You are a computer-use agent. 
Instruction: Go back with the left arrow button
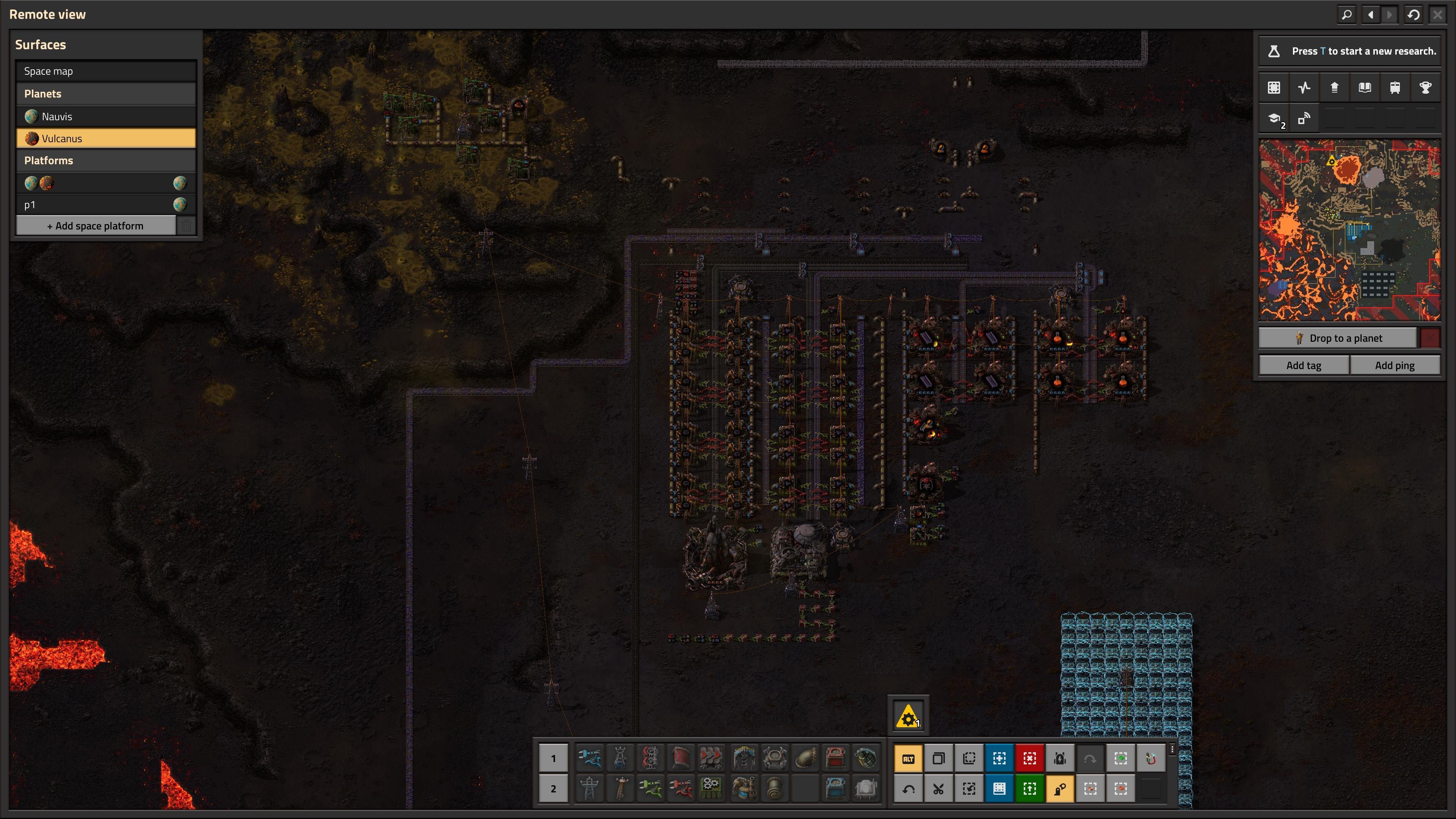1371,15
